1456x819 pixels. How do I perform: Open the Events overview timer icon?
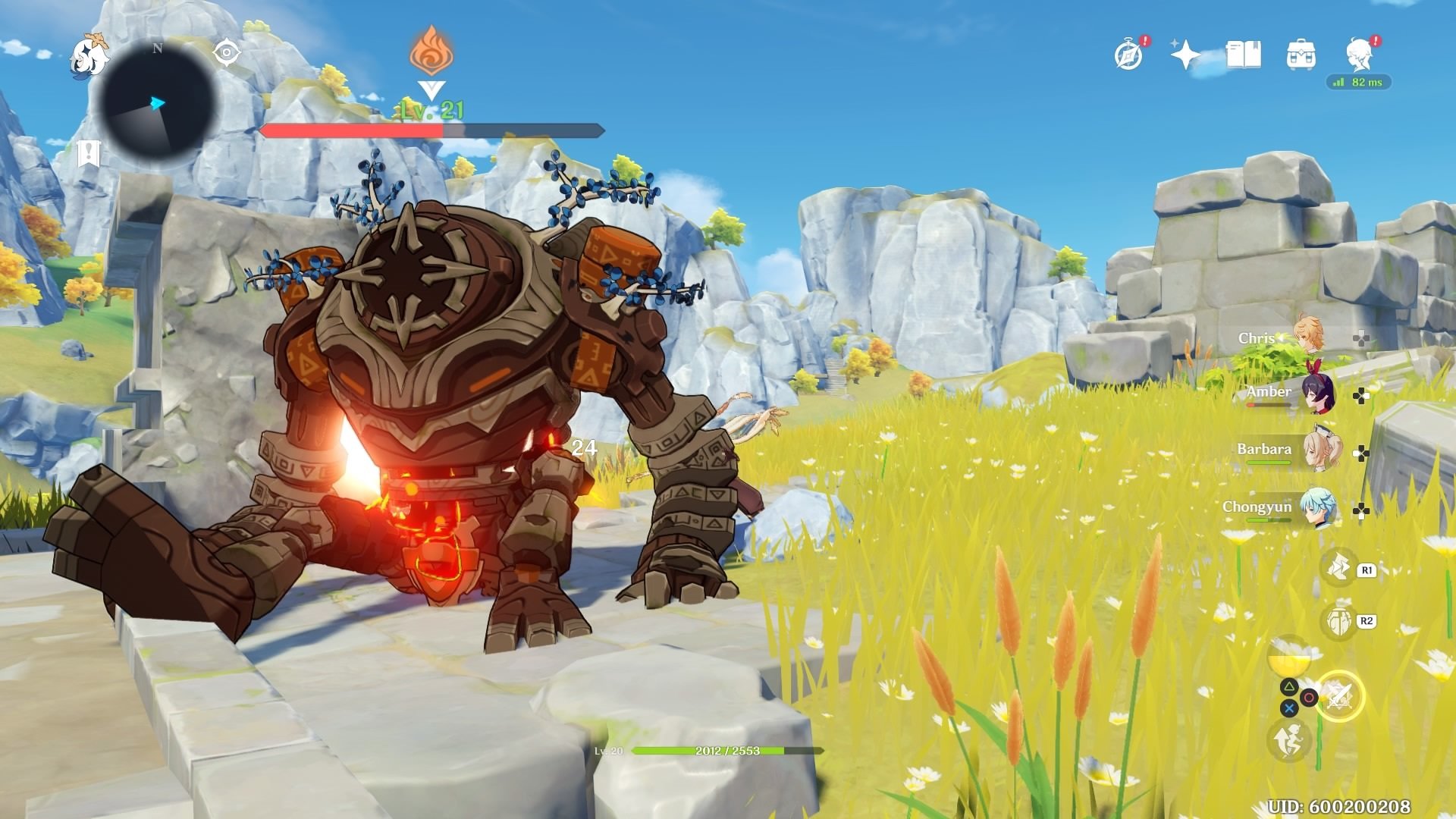coord(1128,53)
